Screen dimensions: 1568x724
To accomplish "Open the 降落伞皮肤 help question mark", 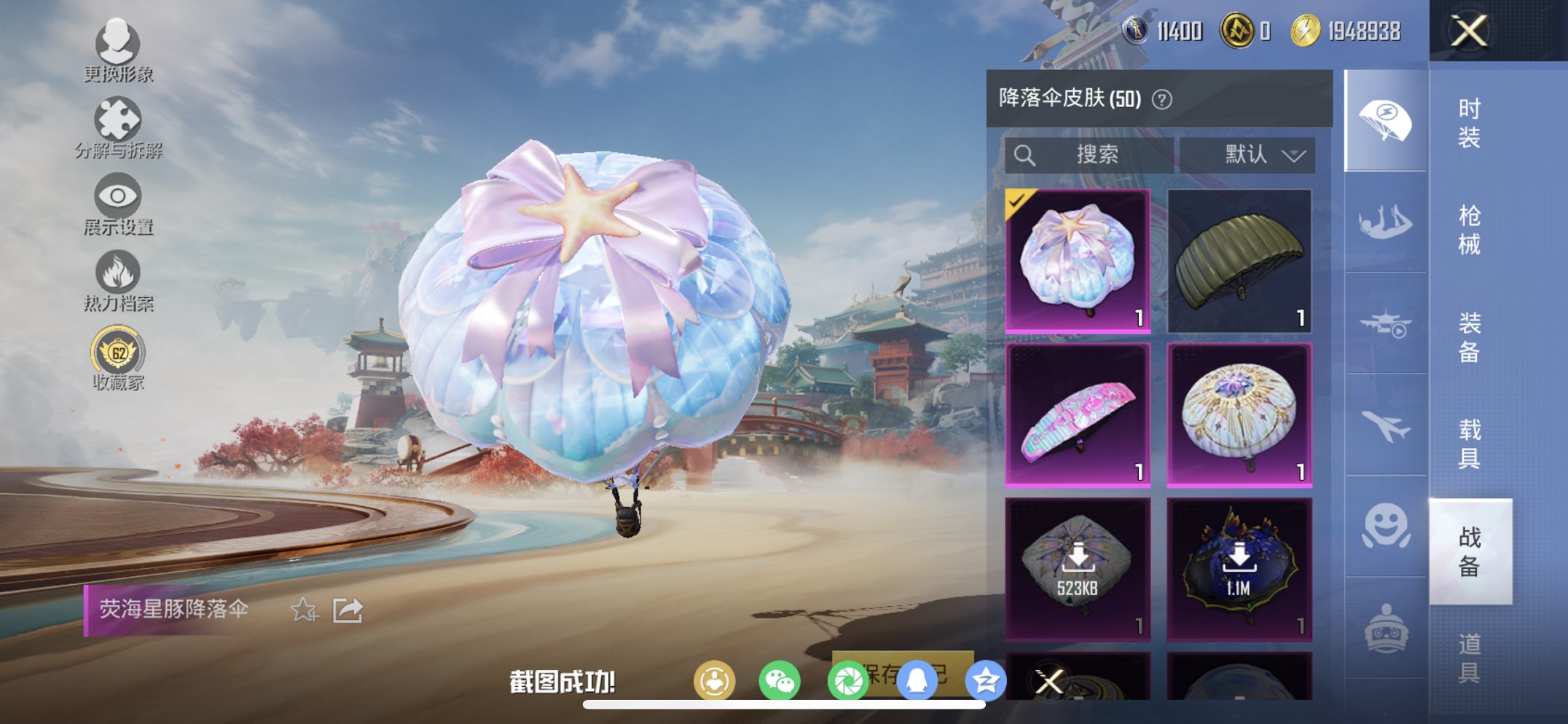I will coord(1161,99).
